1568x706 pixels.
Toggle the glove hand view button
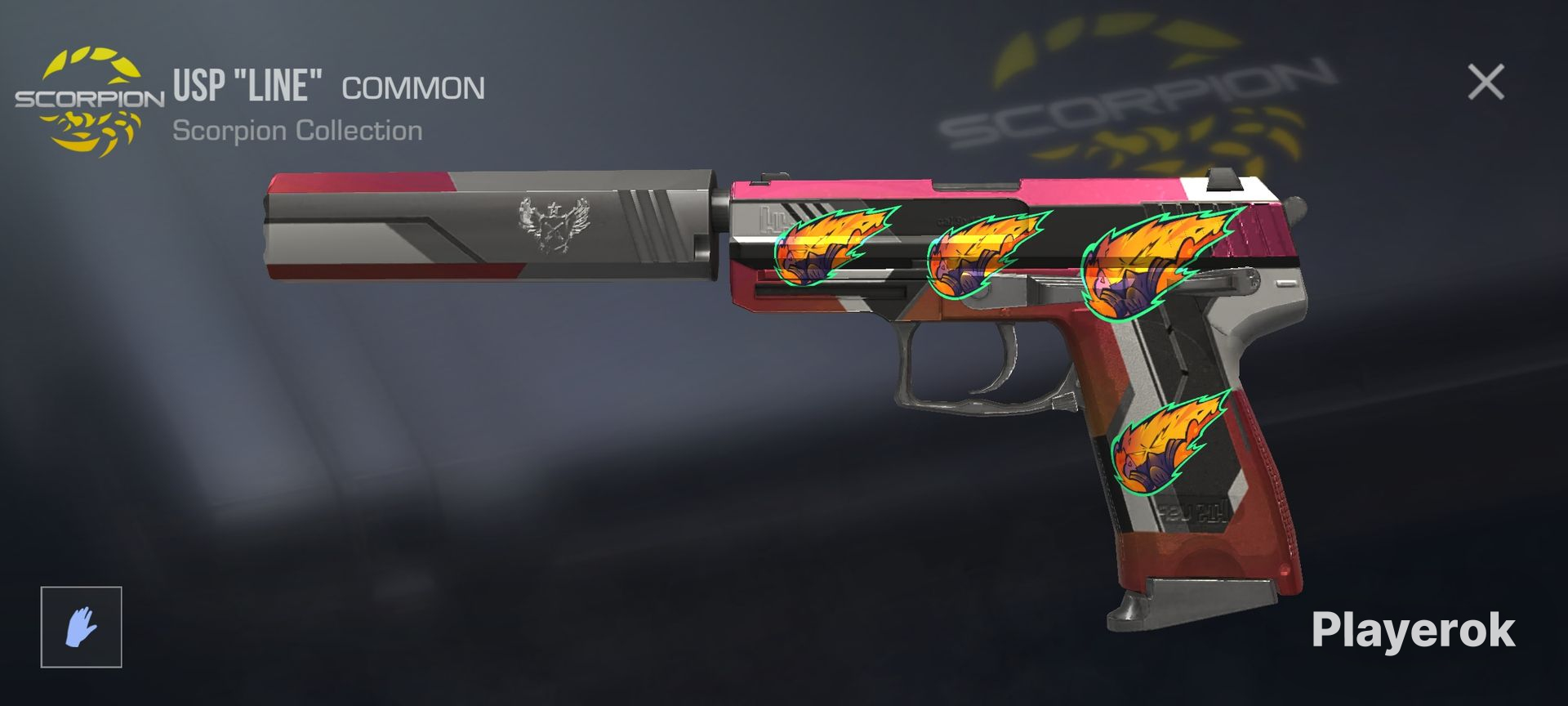pyautogui.click(x=82, y=627)
